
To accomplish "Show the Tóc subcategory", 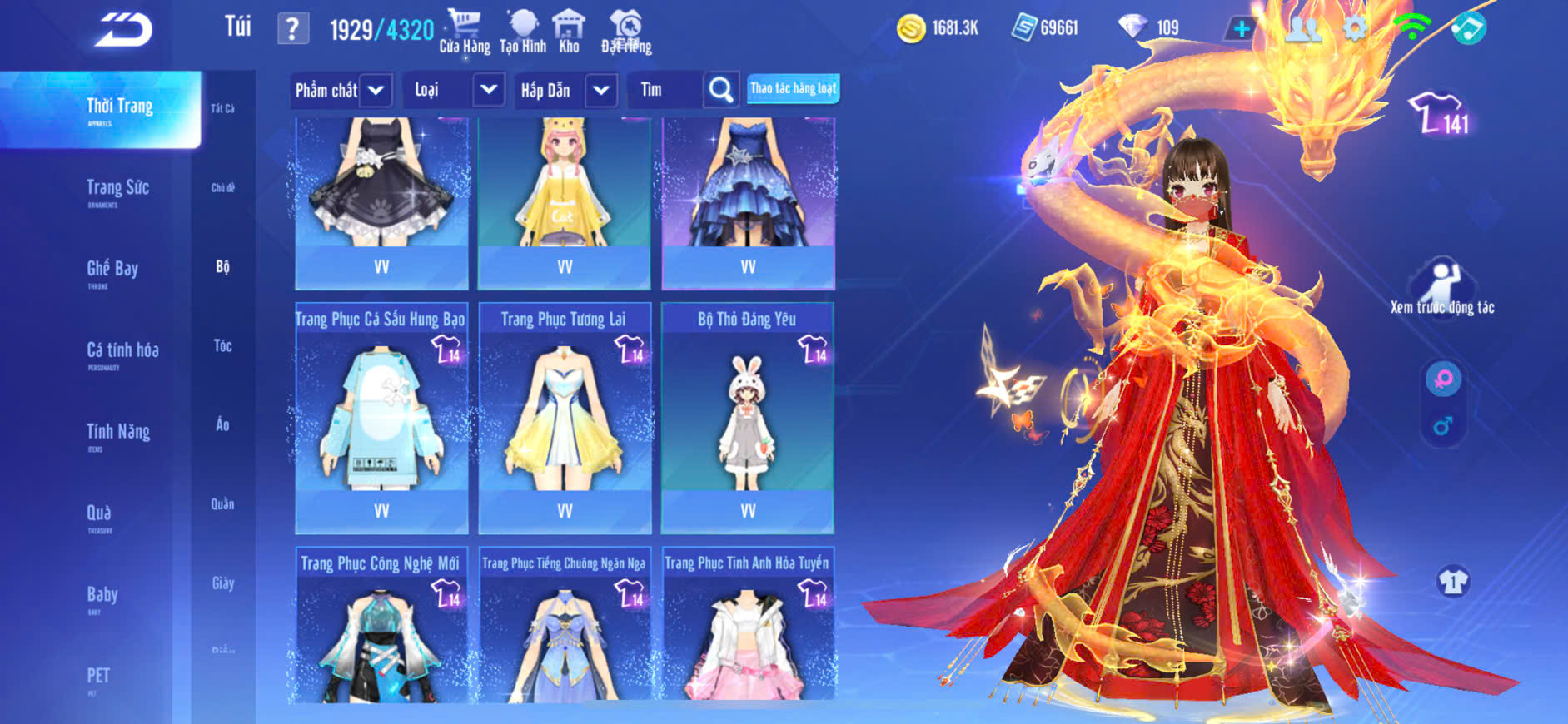I will click(x=222, y=345).
